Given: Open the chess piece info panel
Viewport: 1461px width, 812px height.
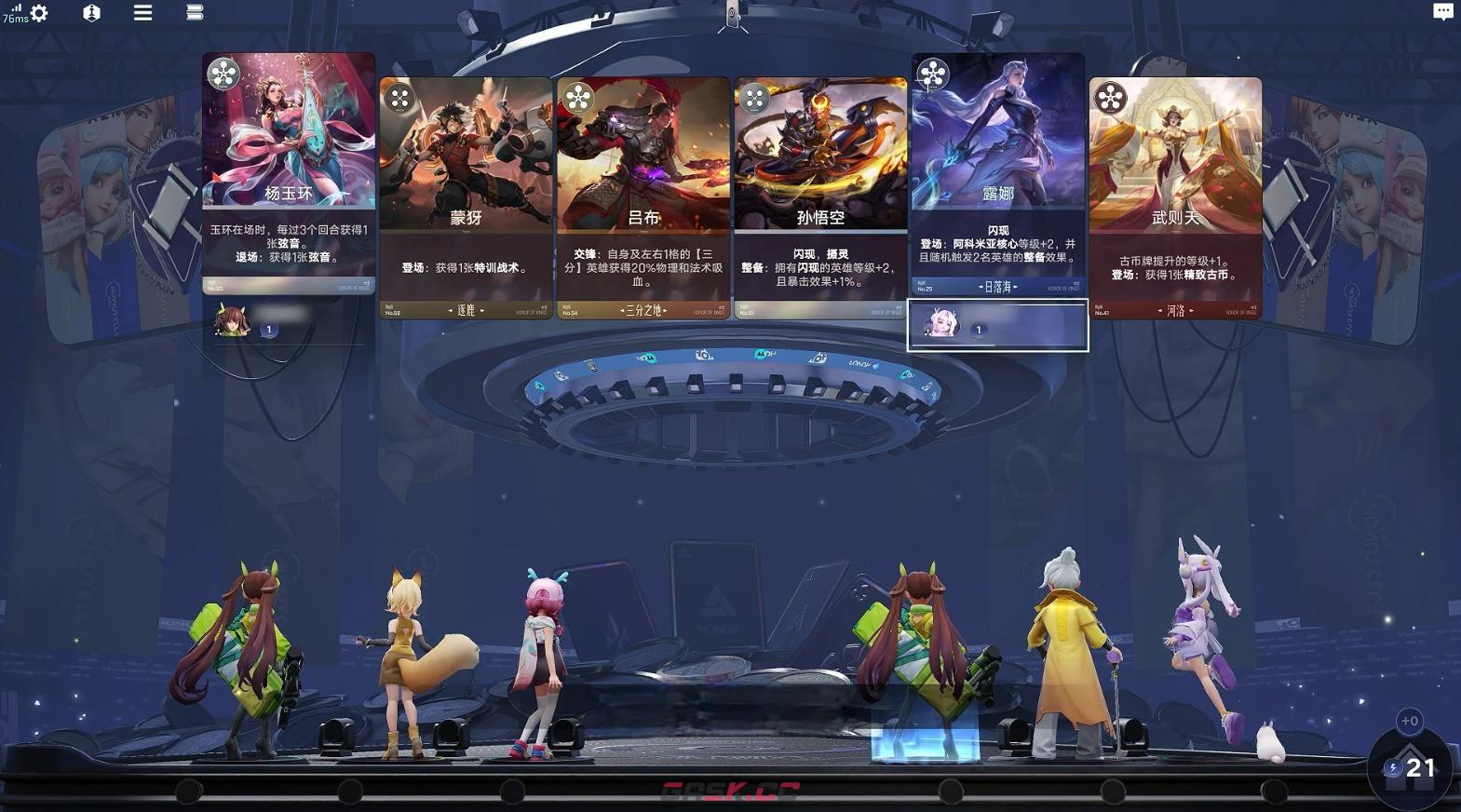Looking at the screenshot, I should tap(91, 13).
